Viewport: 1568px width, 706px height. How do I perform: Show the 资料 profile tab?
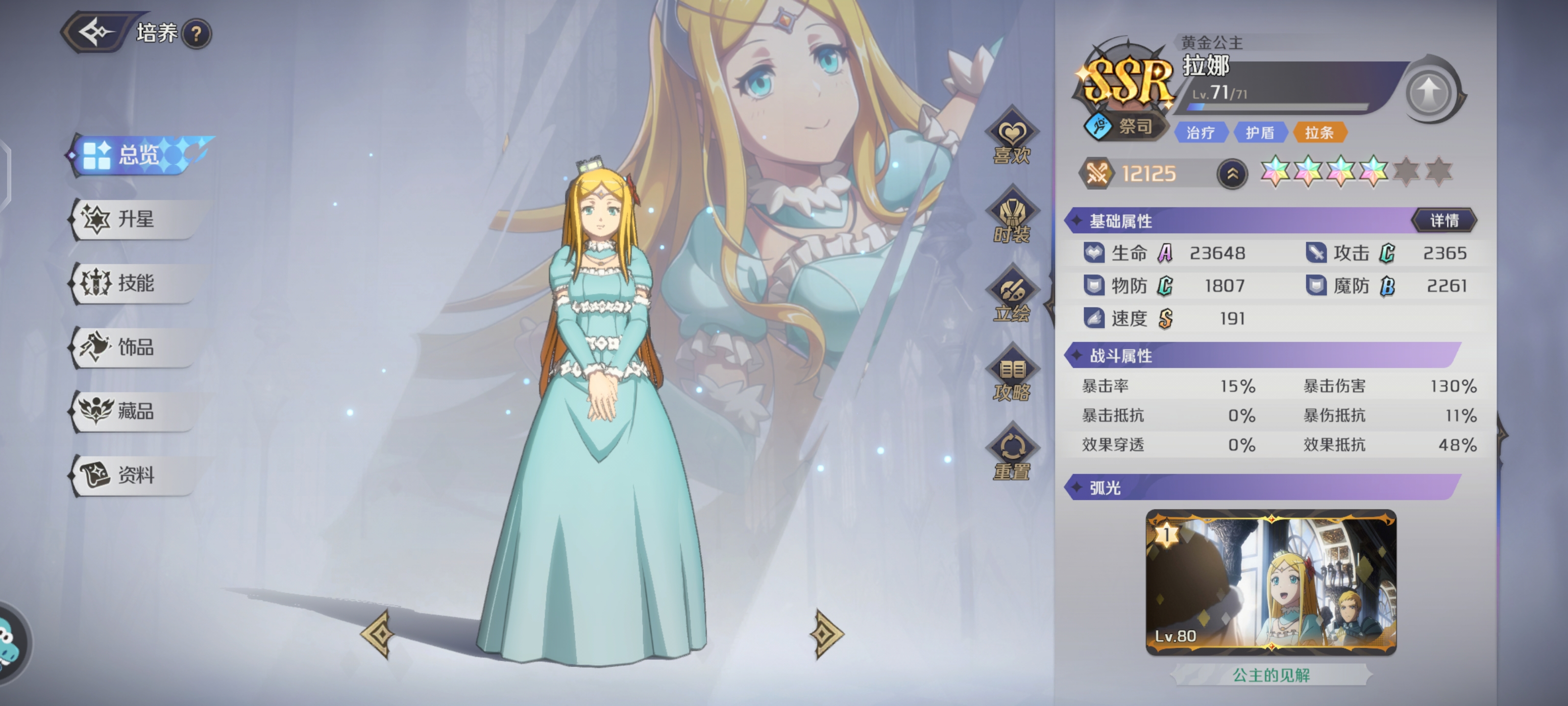[x=135, y=475]
